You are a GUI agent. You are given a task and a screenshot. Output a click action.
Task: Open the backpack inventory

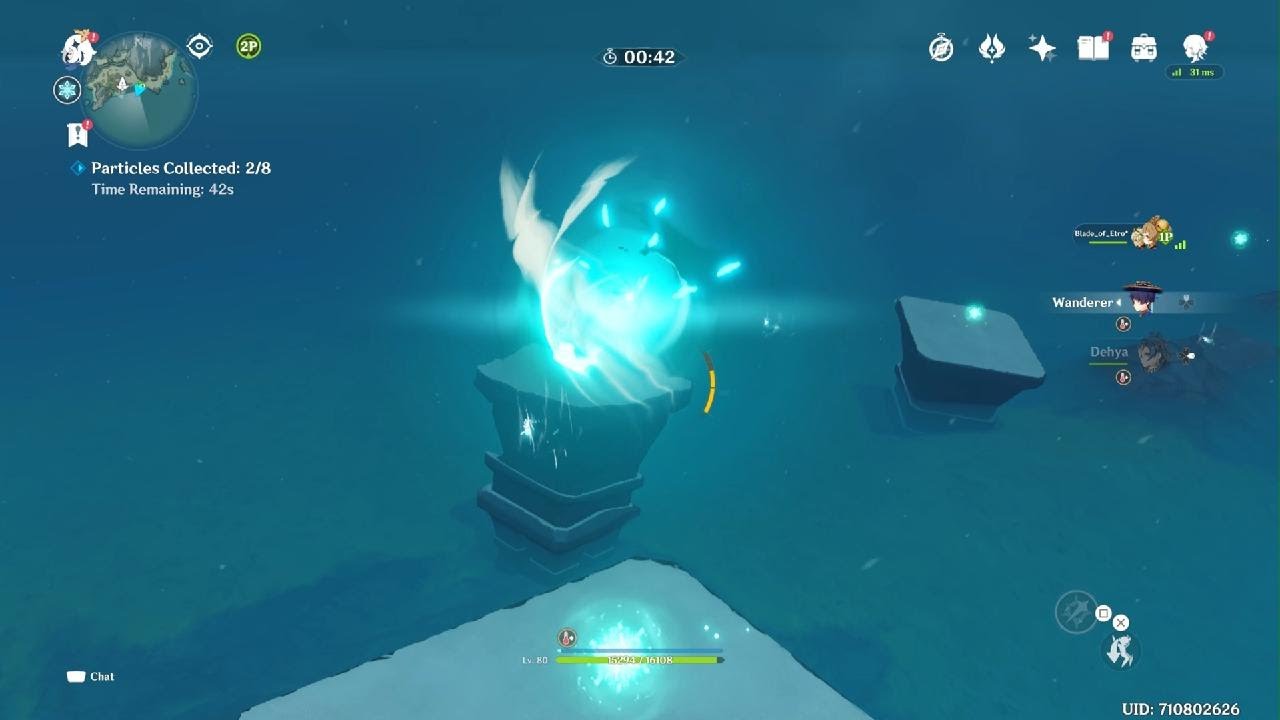pos(1143,48)
